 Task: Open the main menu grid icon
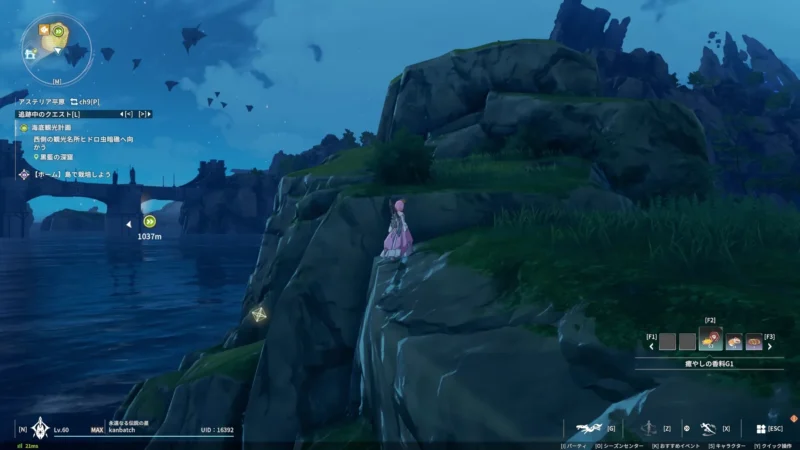(x=760, y=429)
